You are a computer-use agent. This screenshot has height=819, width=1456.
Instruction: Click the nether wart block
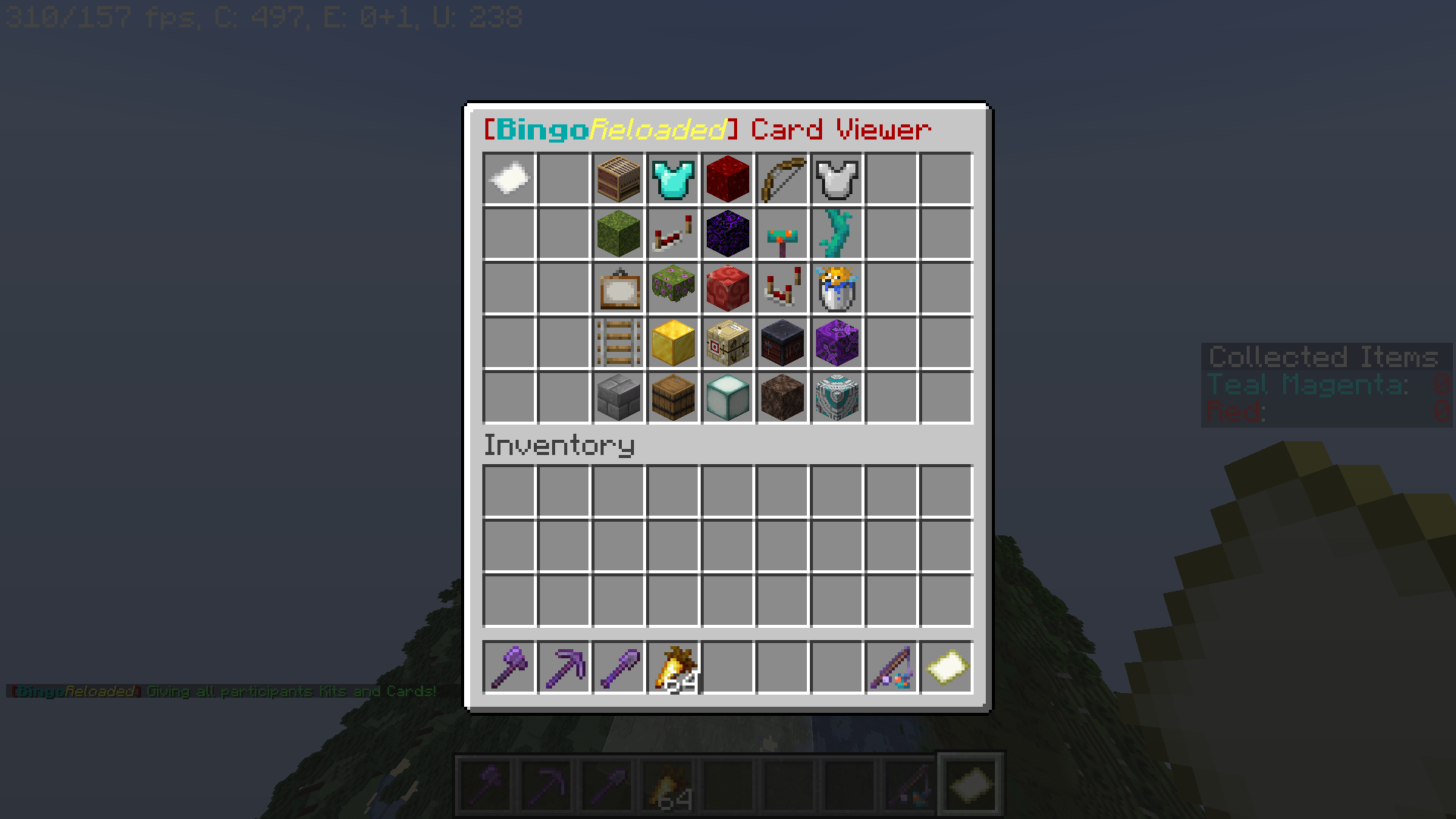[x=727, y=179]
